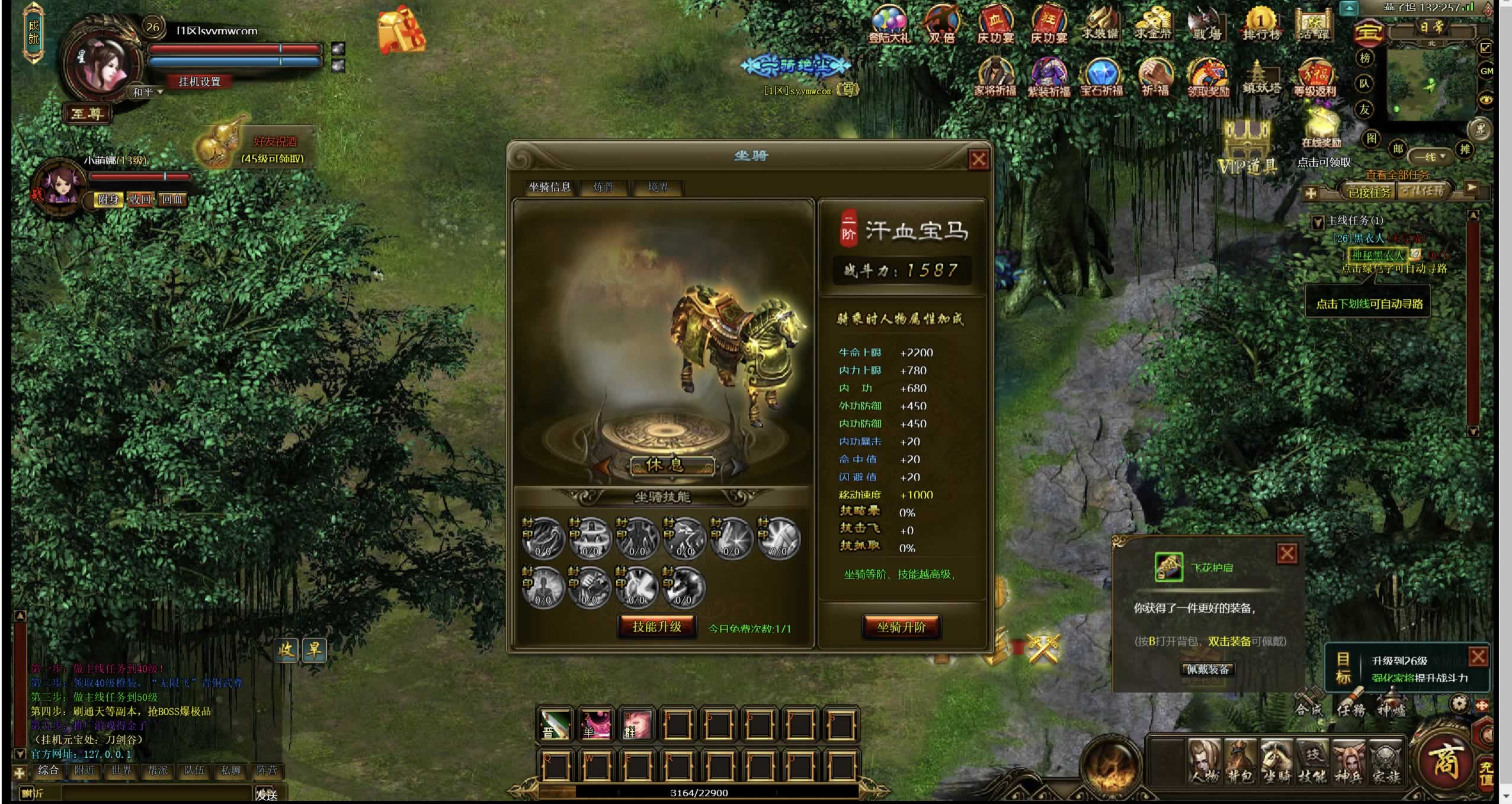Open the round 商 shop button
This screenshot has width=1512, height=804.
click(x=1444, y=760)
